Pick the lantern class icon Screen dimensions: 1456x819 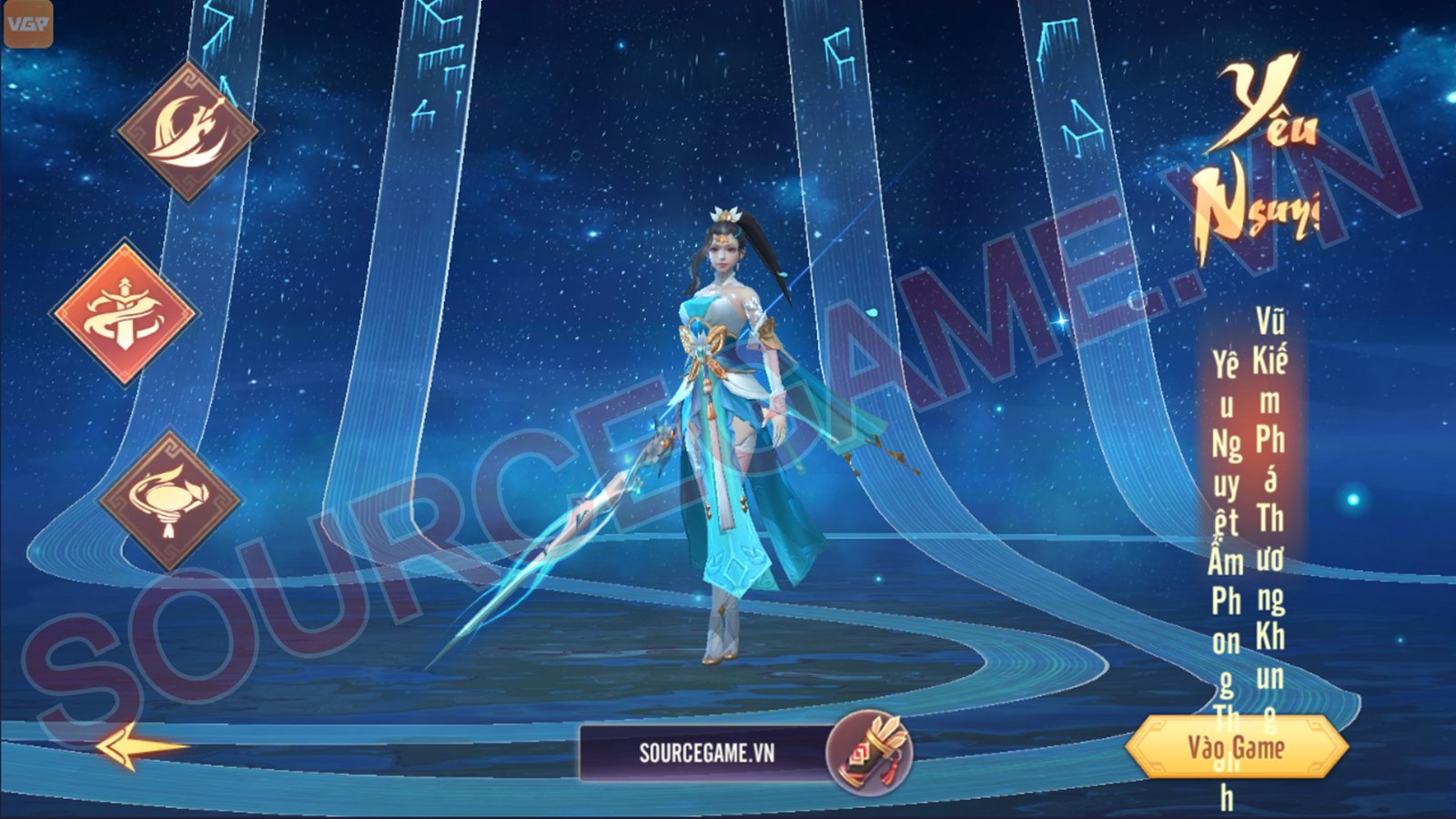coord(169,500)
